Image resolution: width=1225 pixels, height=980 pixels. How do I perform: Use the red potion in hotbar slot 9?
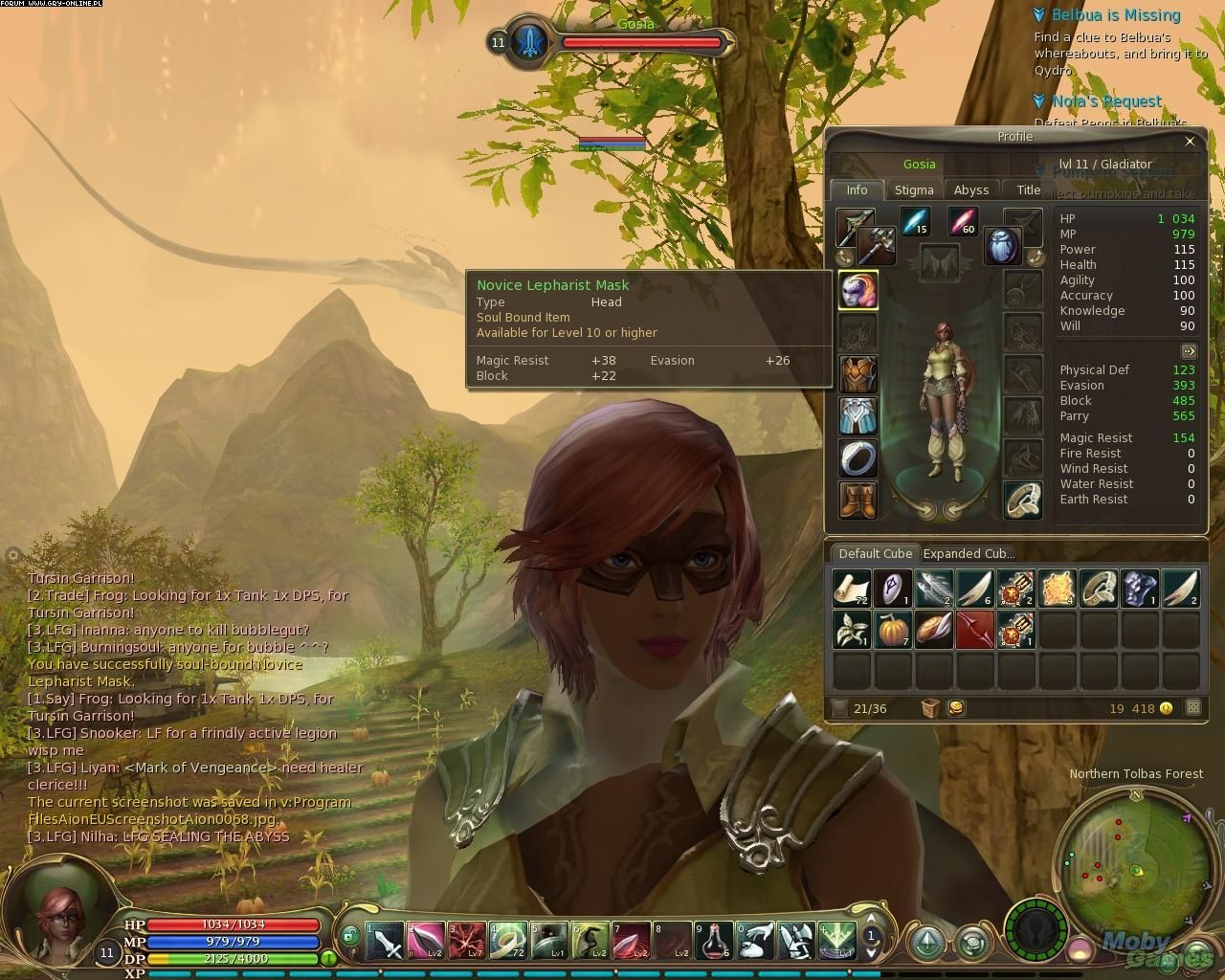[714, 942]
